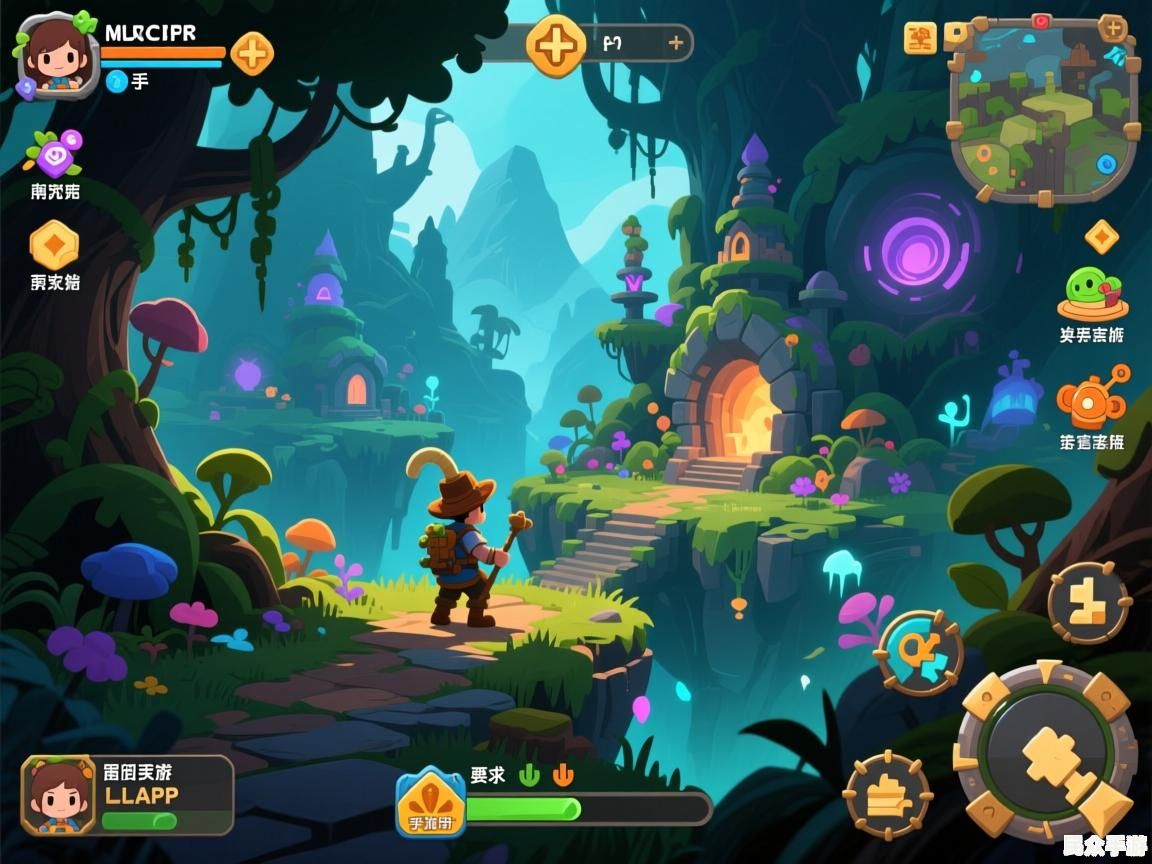Click the small orange diamond icon

[1101, 237]
